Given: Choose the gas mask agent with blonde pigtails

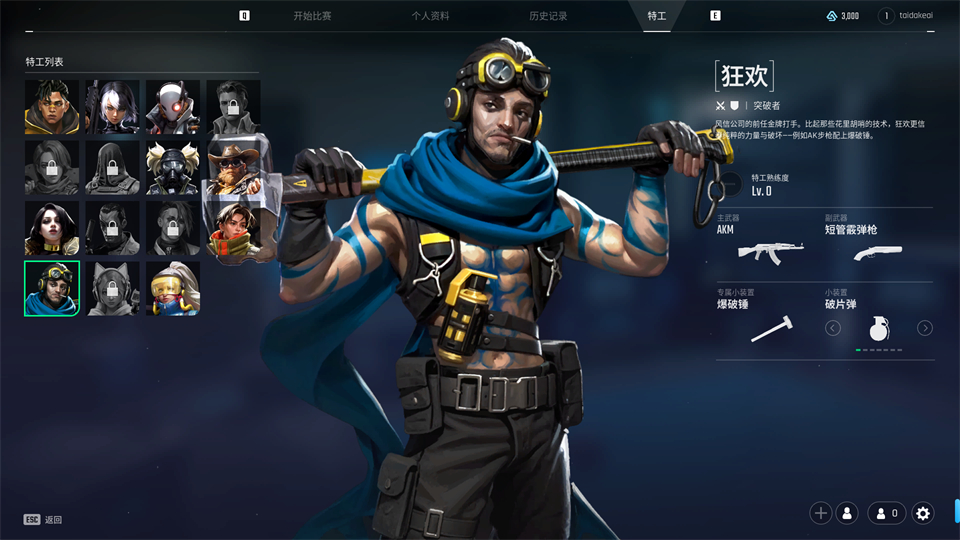Looking at the screenshot, I should (173, 167).
